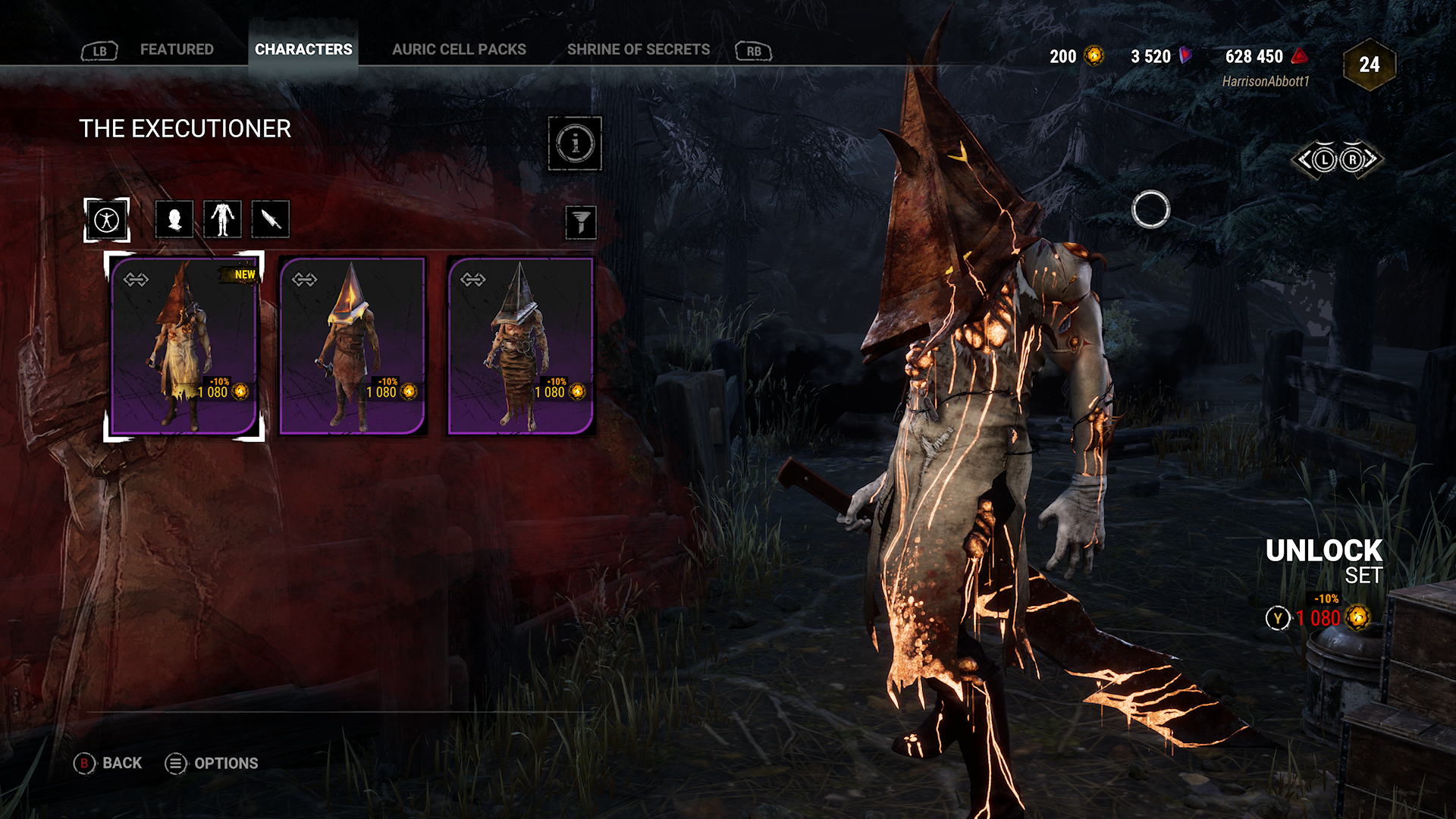Open the Options menu
Viewport: 1456px width, 819px height.
tap(212, 764)
